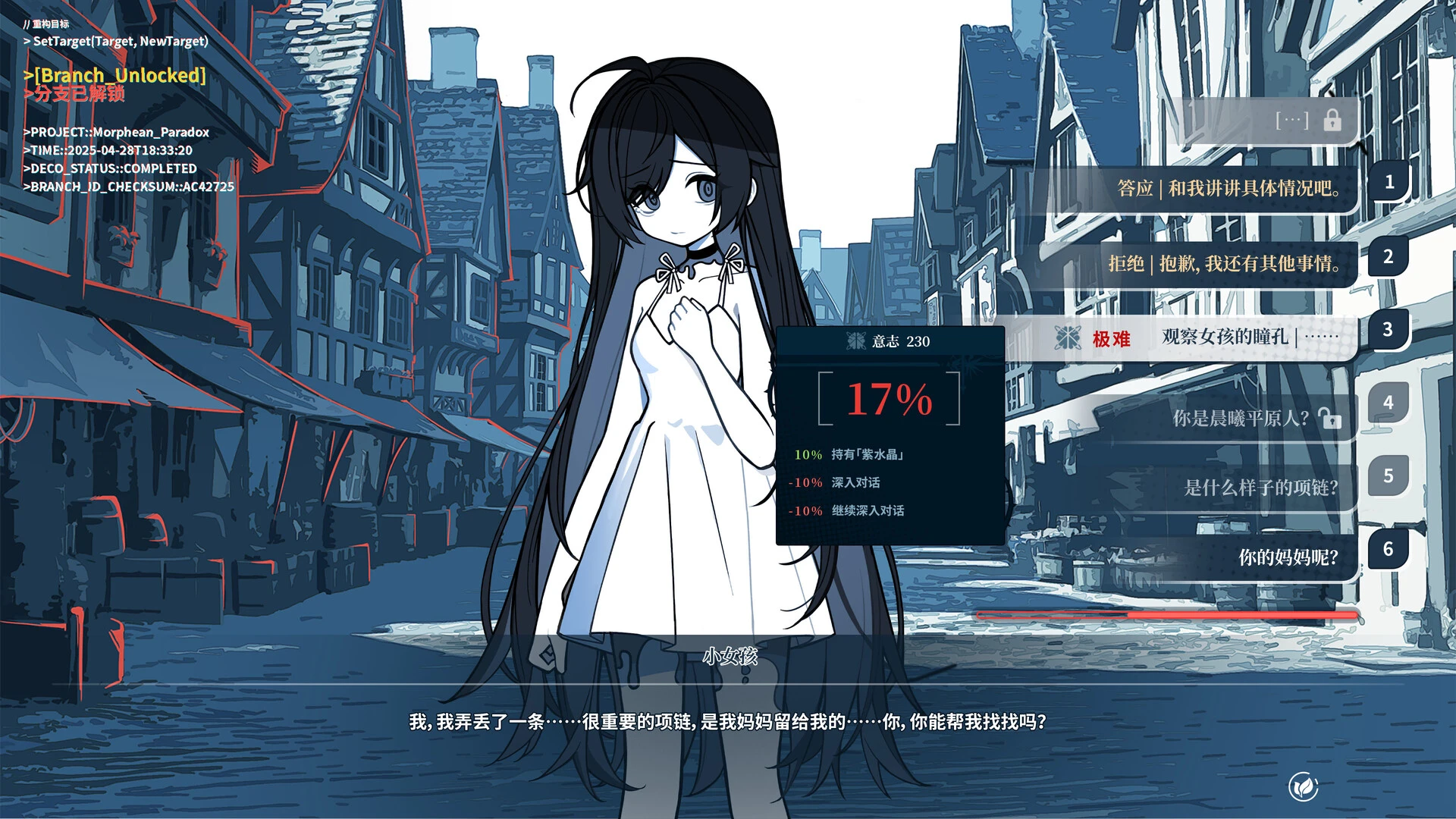Click the dialogue text to advance
This screenshot has height=819, width=1456.
(x=728, y=723)
